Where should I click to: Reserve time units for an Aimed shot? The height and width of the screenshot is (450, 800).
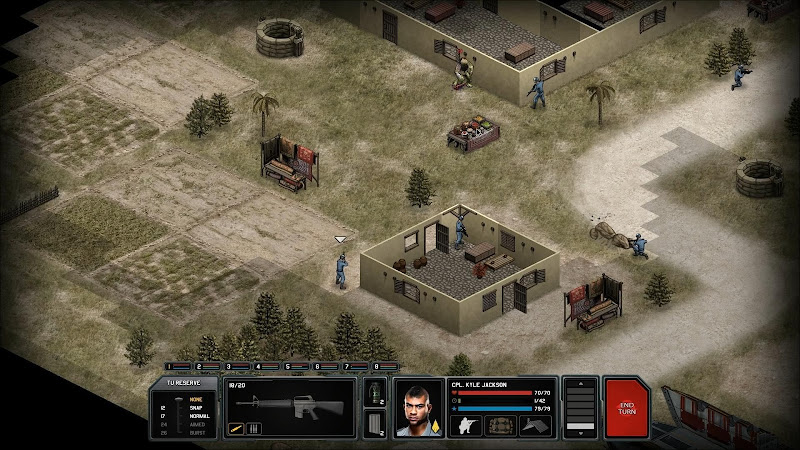pyautogui.click(x=195, y=423)
